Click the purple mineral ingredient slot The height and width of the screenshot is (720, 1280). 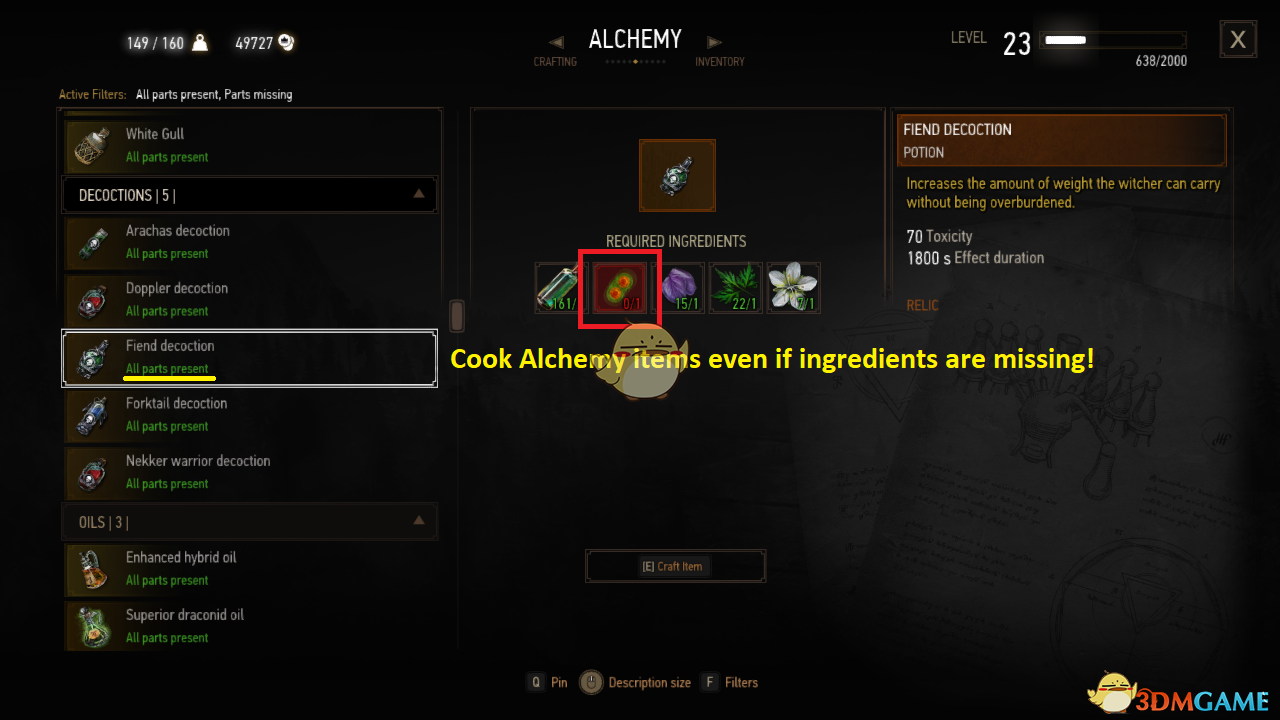pyautogui.click(x=678, y=288)
